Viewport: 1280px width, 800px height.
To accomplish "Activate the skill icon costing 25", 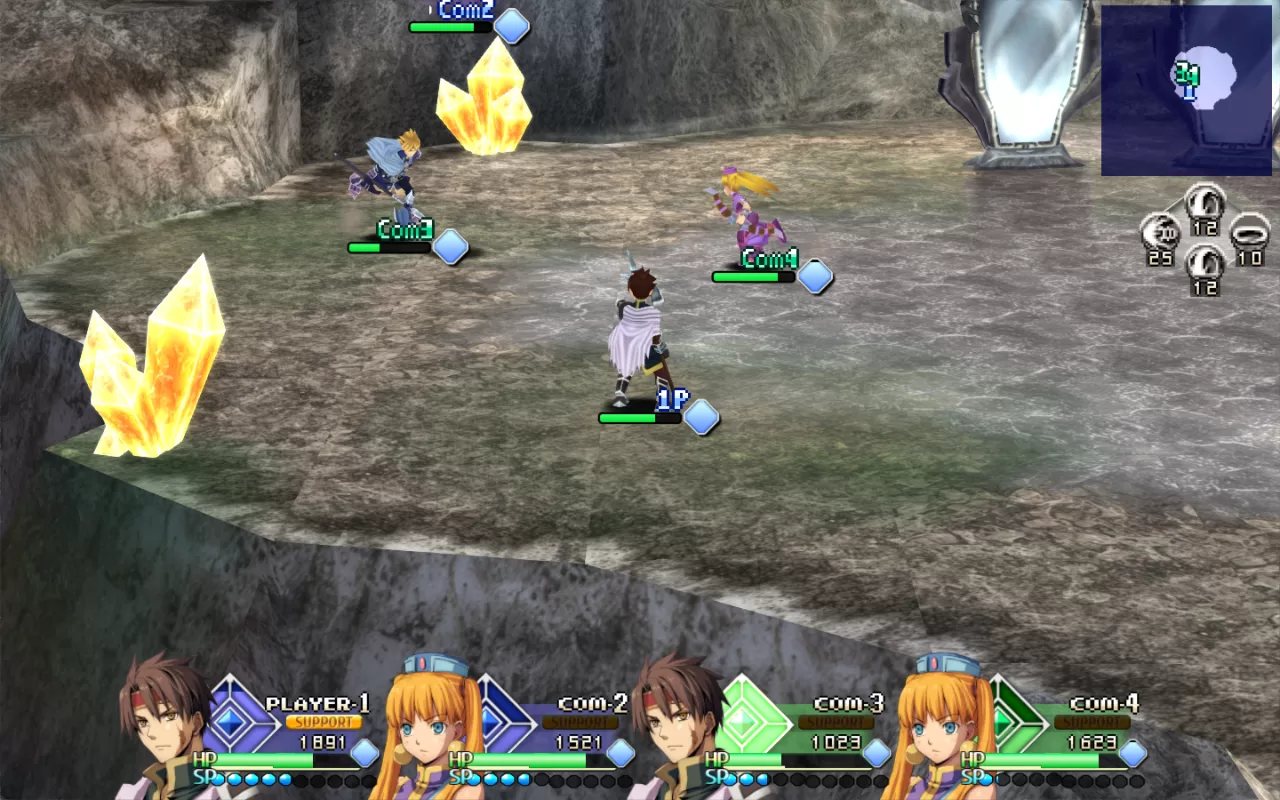I will pos(1160,234).
